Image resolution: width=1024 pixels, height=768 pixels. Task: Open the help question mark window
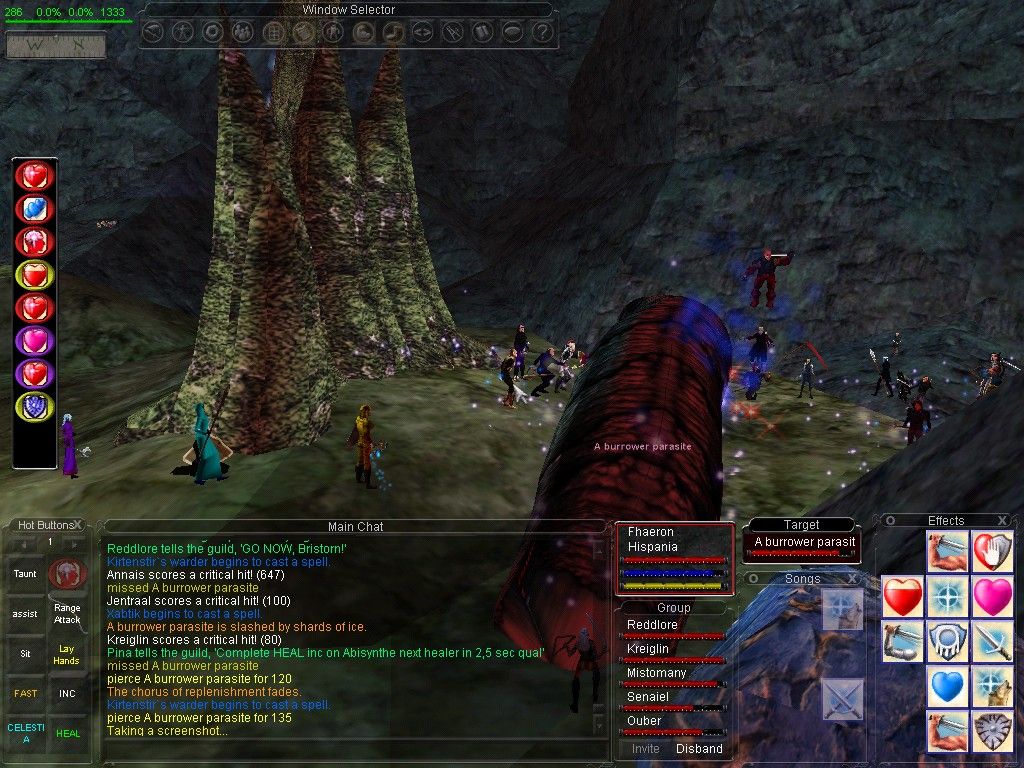point(542,32)
